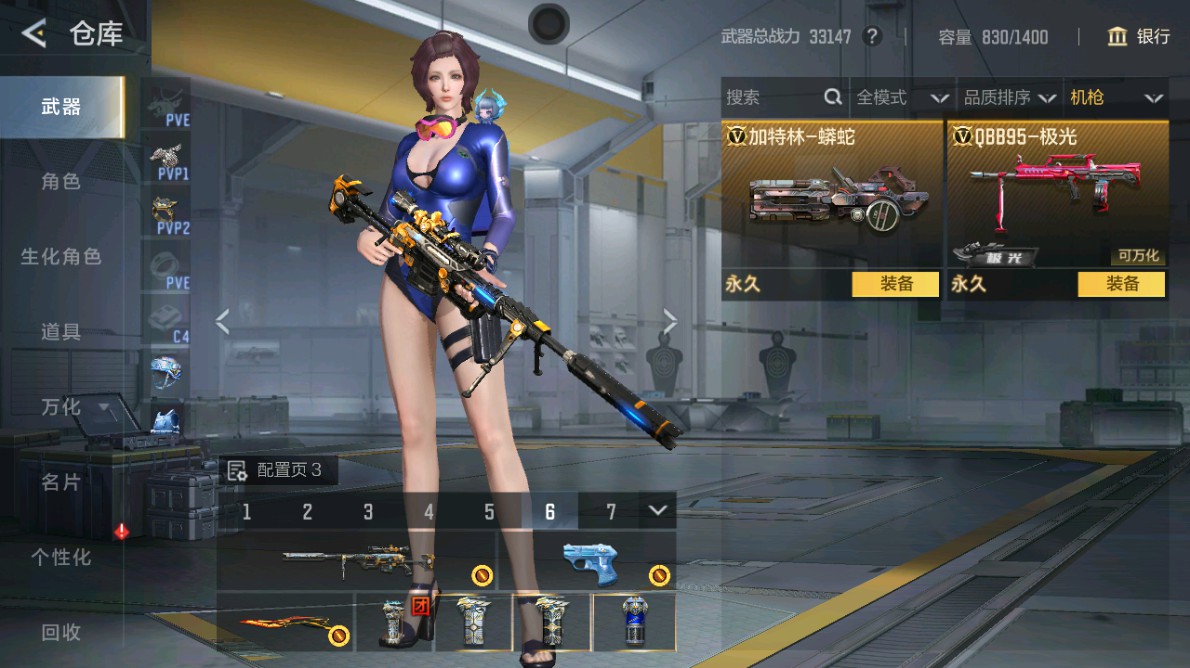Open the 品质排序 sort dropdown
The height and width of the screenshot is (668, 1190).
coord(1009,97)
